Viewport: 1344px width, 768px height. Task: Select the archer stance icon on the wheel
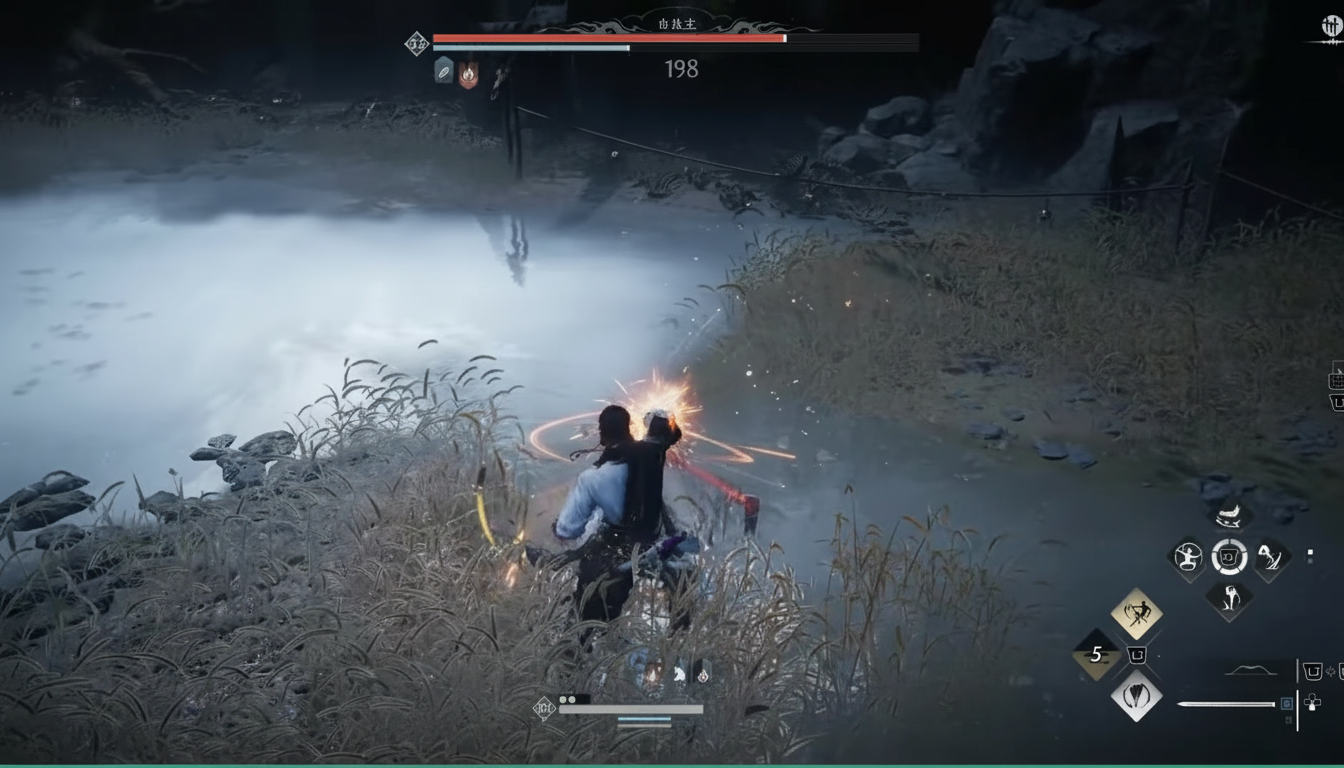pyautogui.click(x=1189, y=557)
